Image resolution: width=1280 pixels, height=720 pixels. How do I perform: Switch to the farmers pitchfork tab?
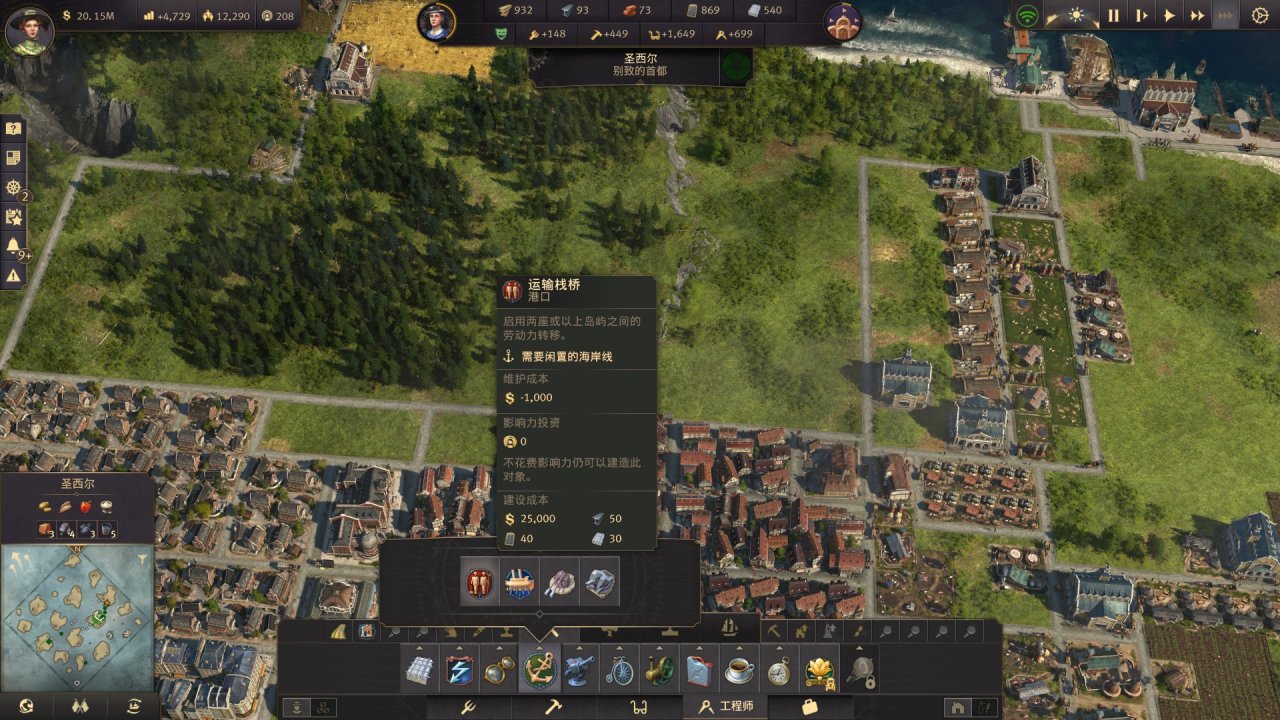coord(467,707)
